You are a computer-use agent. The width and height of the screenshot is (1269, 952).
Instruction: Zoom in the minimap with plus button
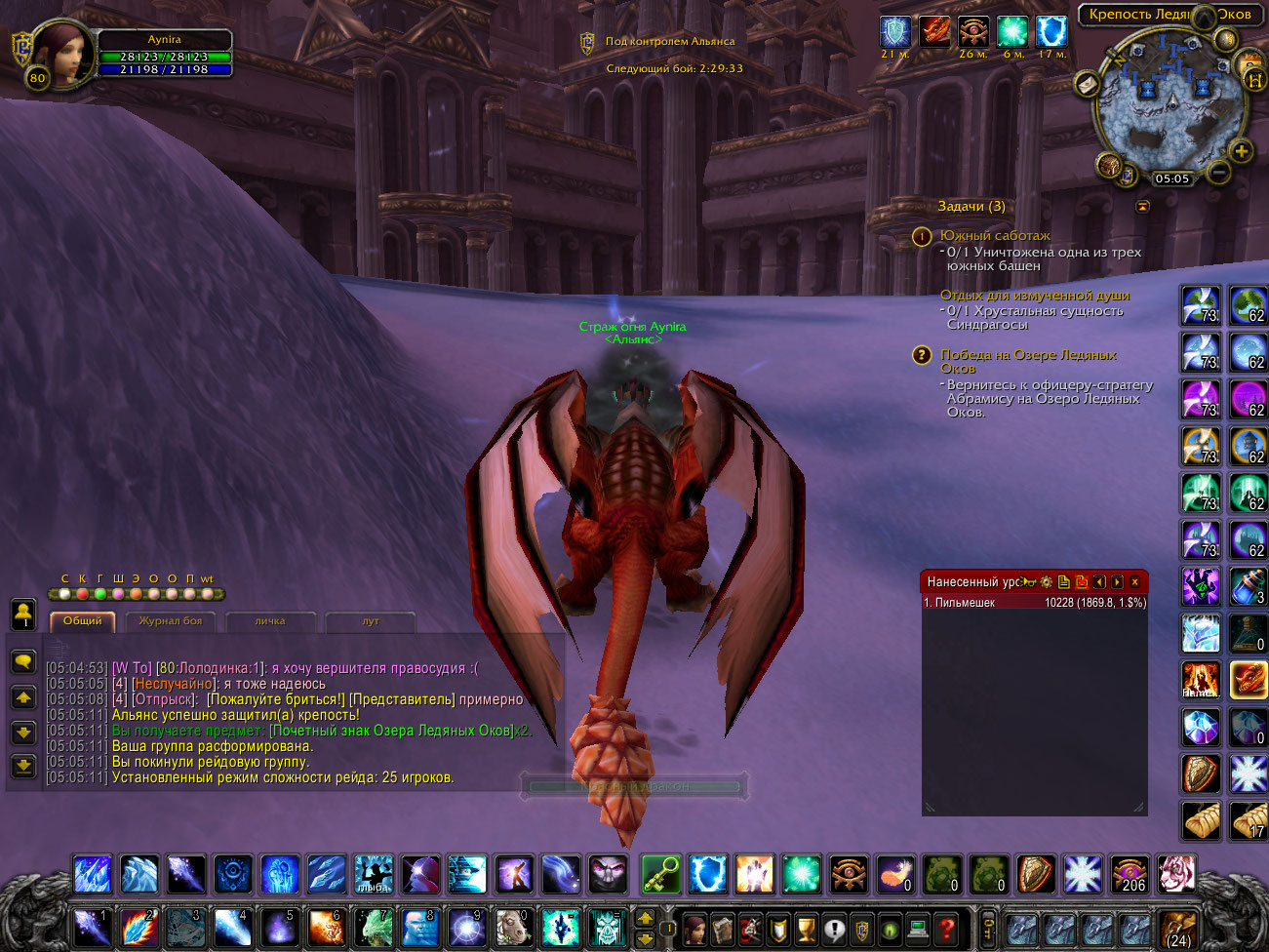point(1241,150)
